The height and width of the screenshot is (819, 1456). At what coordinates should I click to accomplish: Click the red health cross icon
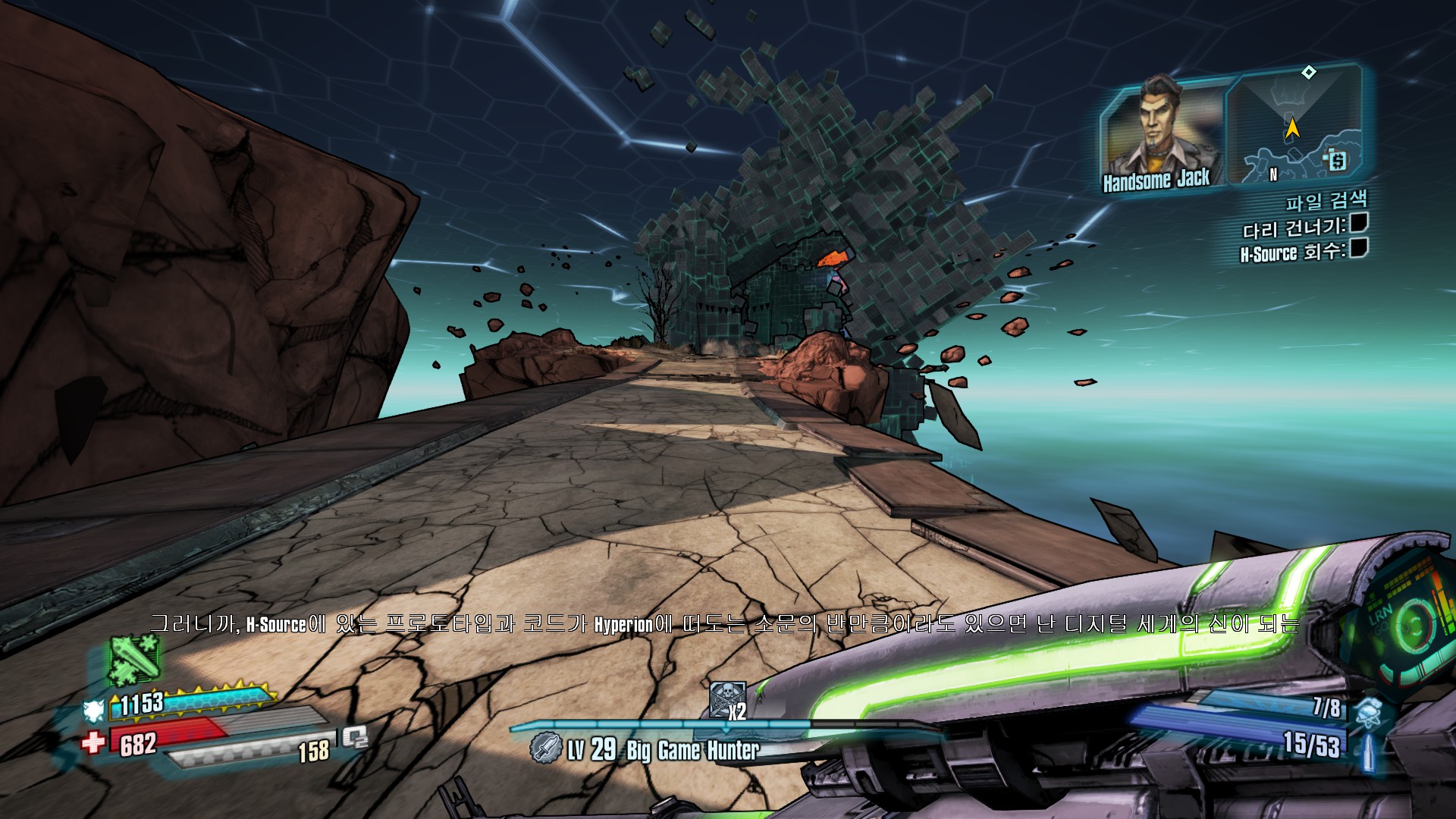93,742
